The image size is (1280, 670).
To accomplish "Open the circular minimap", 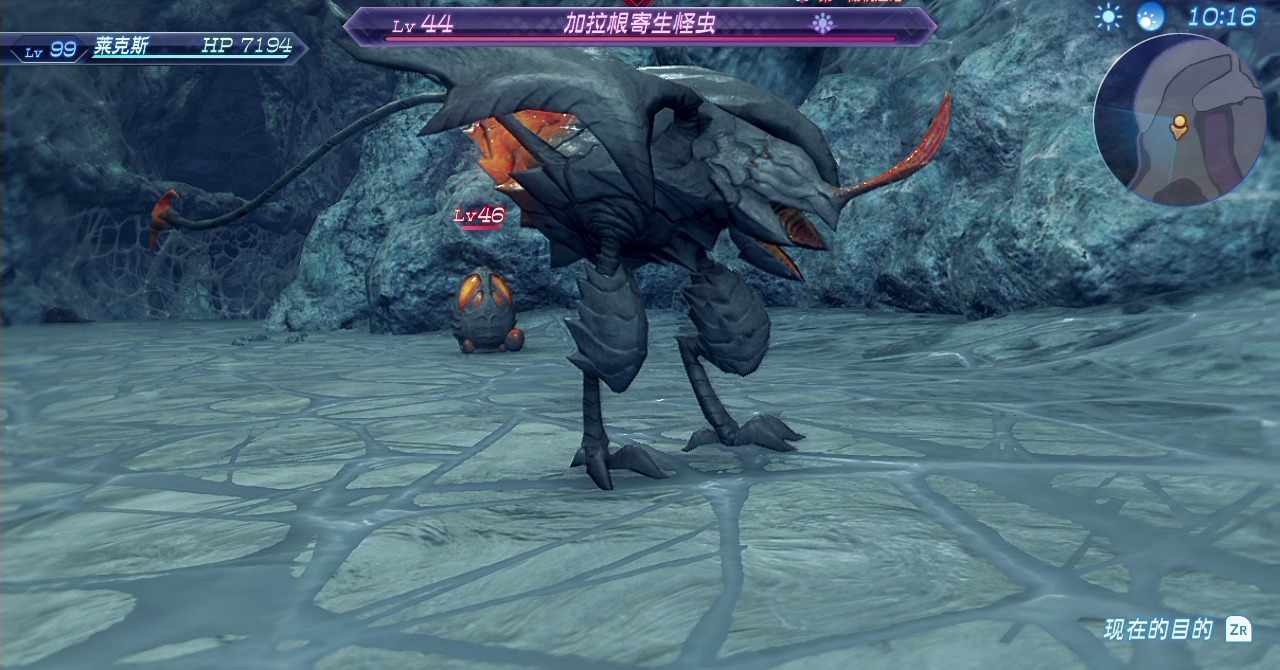I will (1179, 119).
